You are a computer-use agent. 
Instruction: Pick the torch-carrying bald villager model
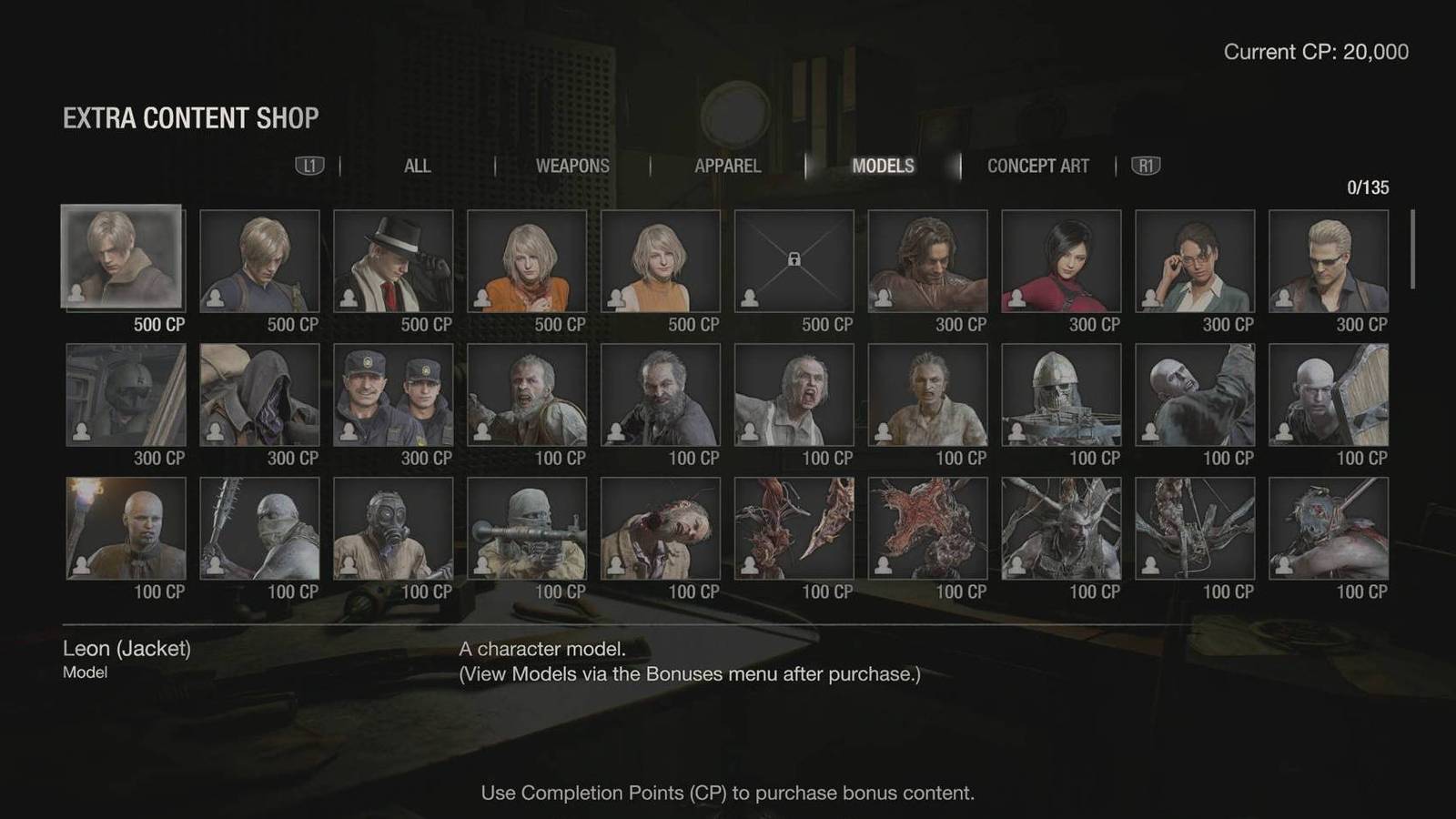click(x=126, y=529)
